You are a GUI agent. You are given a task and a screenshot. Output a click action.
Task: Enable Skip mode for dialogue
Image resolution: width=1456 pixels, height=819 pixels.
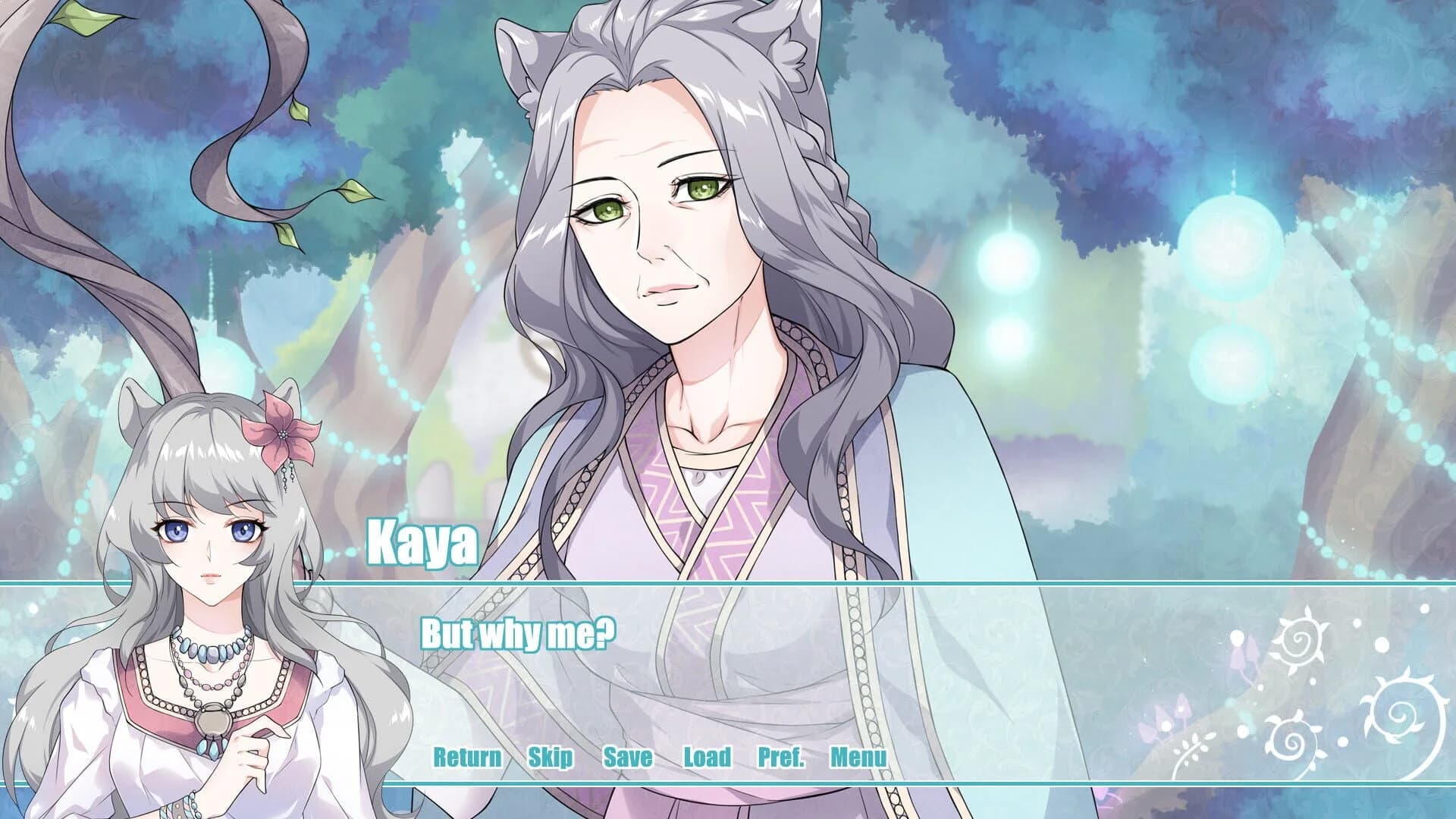549,756
